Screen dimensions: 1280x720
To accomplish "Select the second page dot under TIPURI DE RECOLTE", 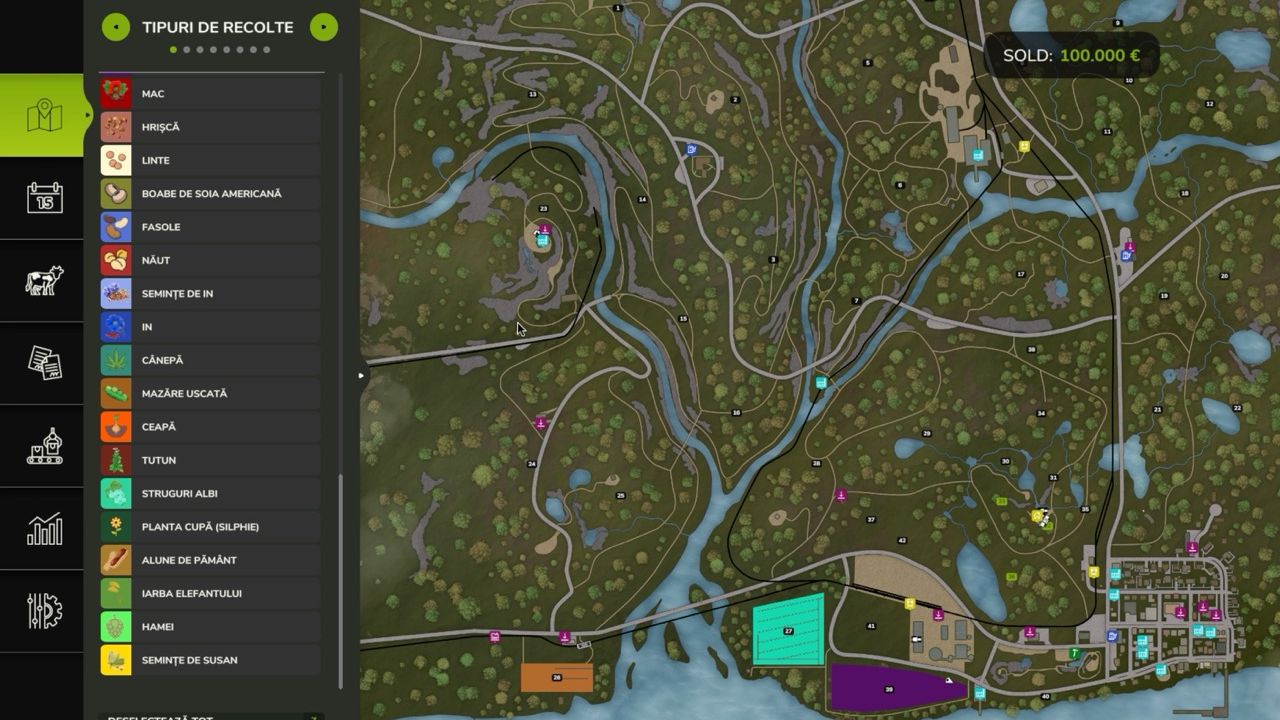I will pyautogui.click(x=186, y=48).
